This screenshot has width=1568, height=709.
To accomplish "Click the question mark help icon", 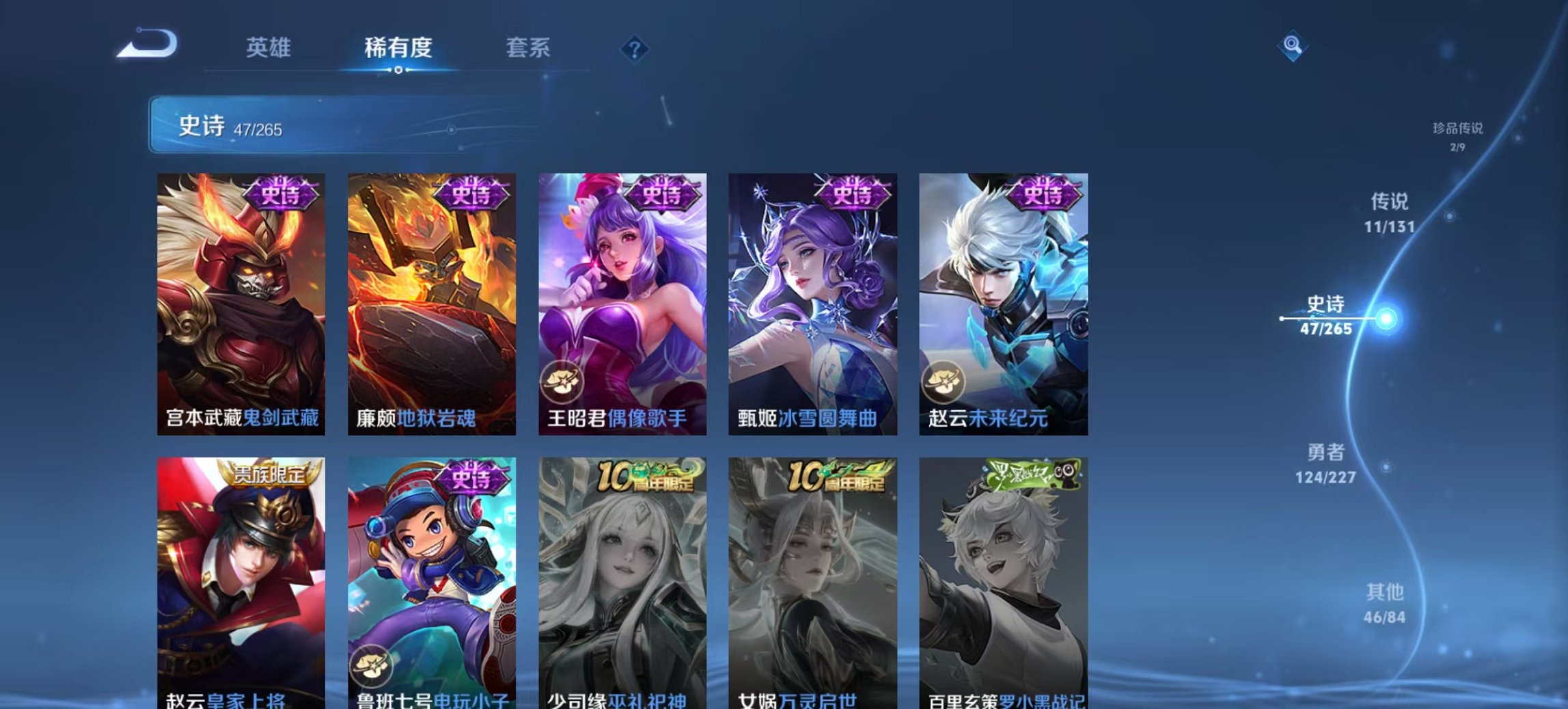I will pyautogui.click(x=633, y=49).
